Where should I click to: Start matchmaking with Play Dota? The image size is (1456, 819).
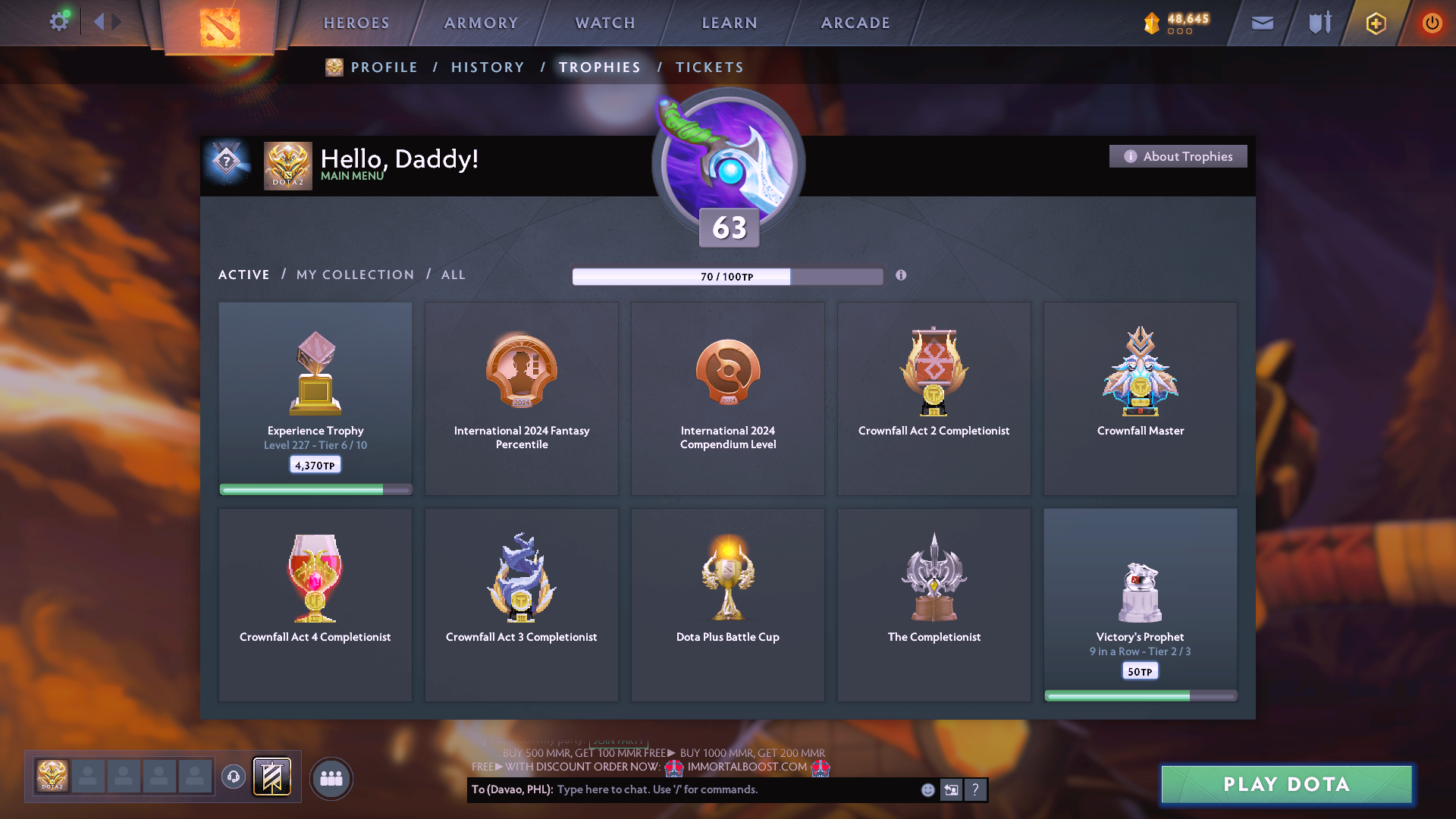point(1286,784)
